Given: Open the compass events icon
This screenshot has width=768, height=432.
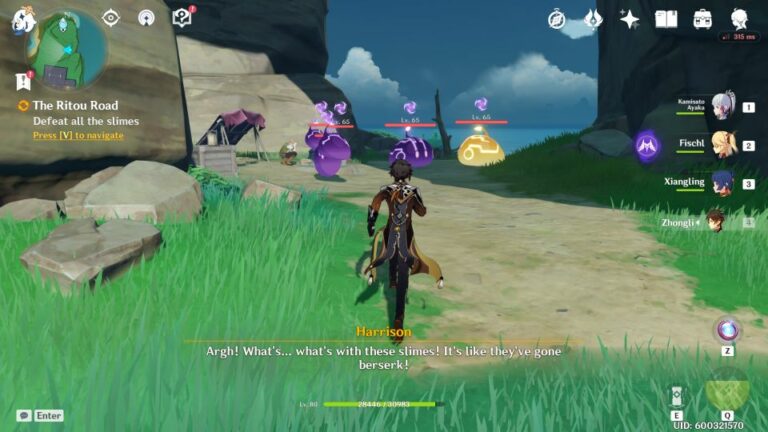Looking at the screenshot, I should click(556, 19).
